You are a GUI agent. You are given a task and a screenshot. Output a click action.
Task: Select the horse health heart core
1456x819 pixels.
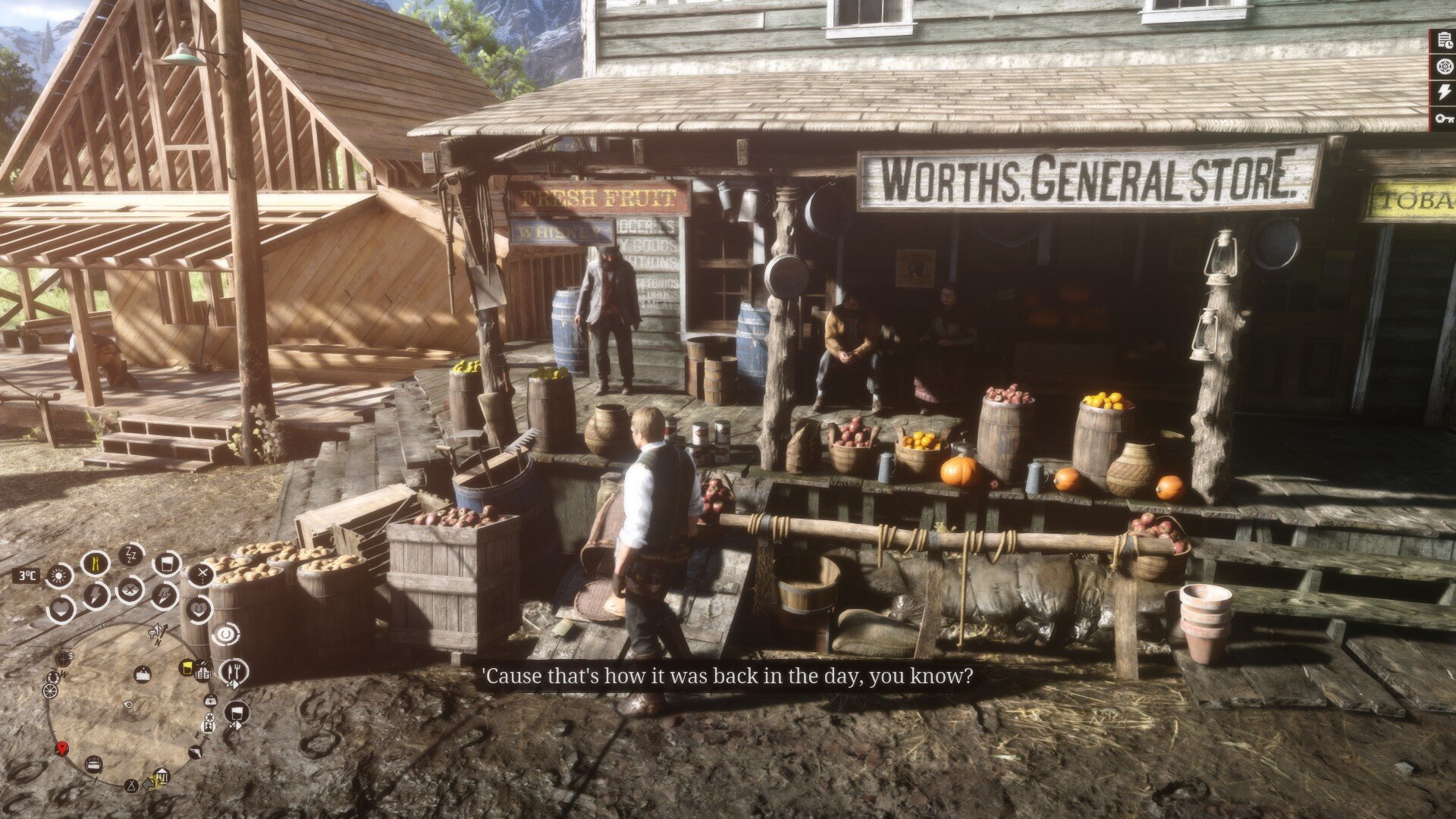coord(199,608)
